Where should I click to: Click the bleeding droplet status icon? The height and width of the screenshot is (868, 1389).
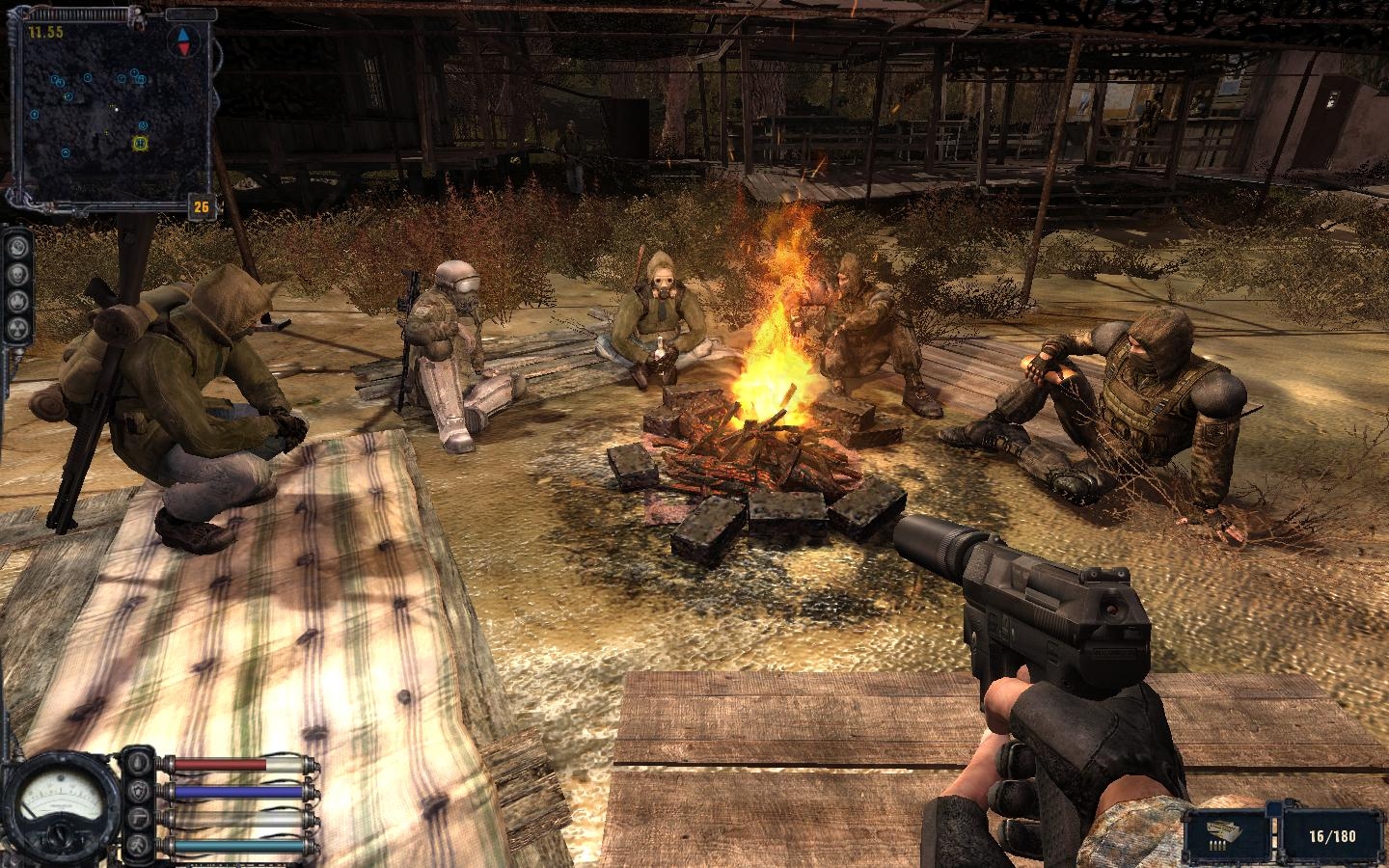point(137,763)
